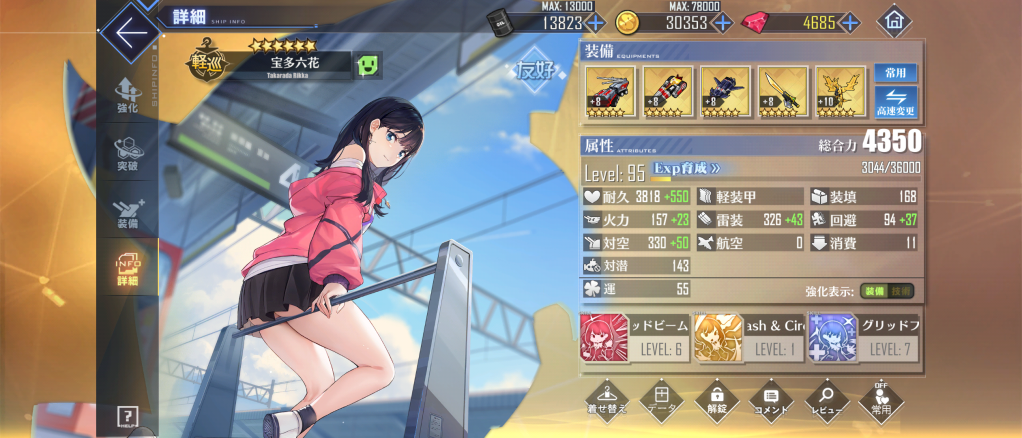The height and width of the screenshot is (438, 1022).
Task: Select the 詳細 details tab
Action: coord(127,268)
